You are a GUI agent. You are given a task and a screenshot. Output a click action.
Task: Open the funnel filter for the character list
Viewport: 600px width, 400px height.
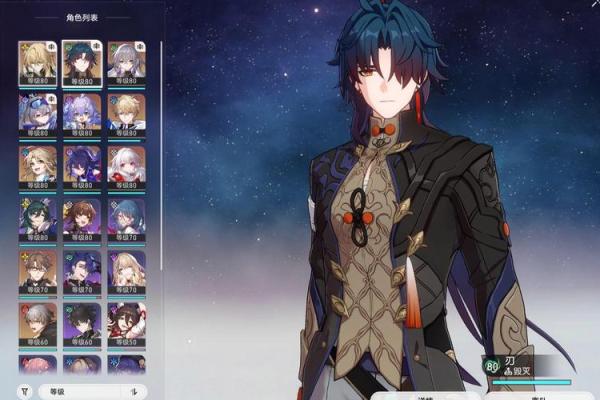tap(24, 391)
